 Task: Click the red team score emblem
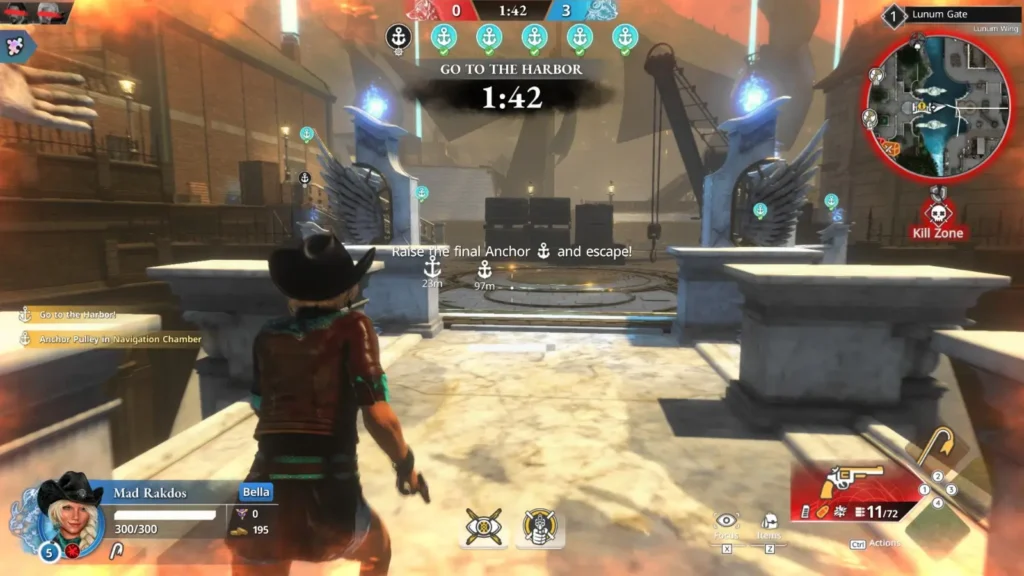click(x=428, y=10)
